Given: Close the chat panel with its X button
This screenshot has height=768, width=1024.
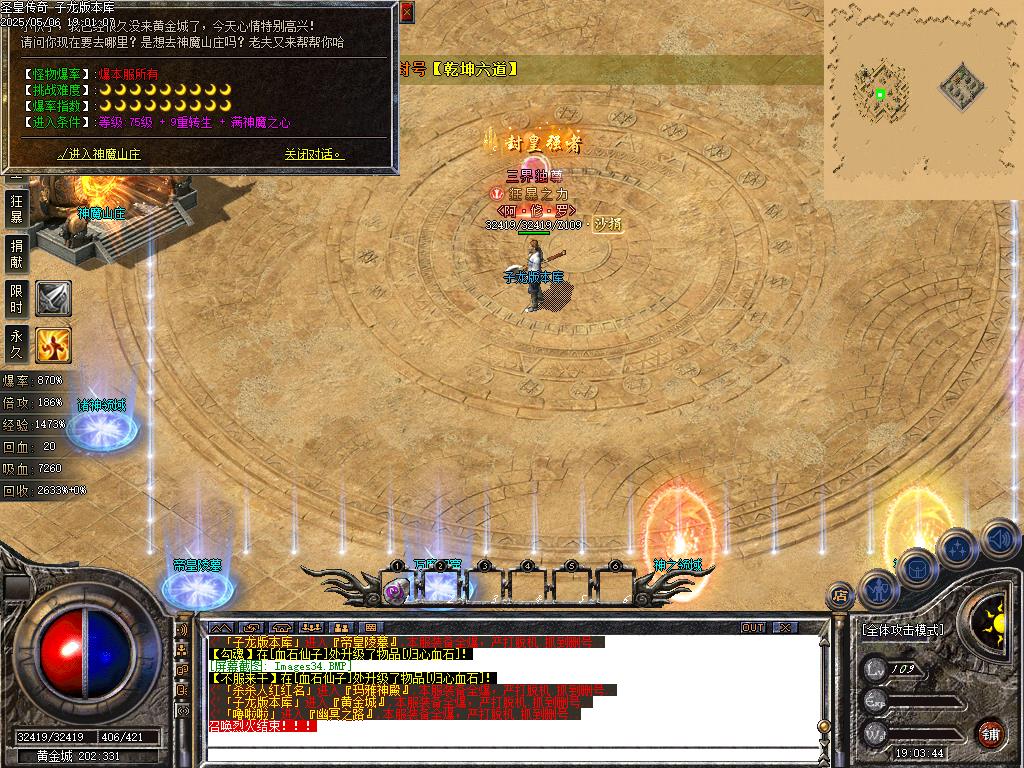Looking at the screenshot, I should (x=785, y=627).
